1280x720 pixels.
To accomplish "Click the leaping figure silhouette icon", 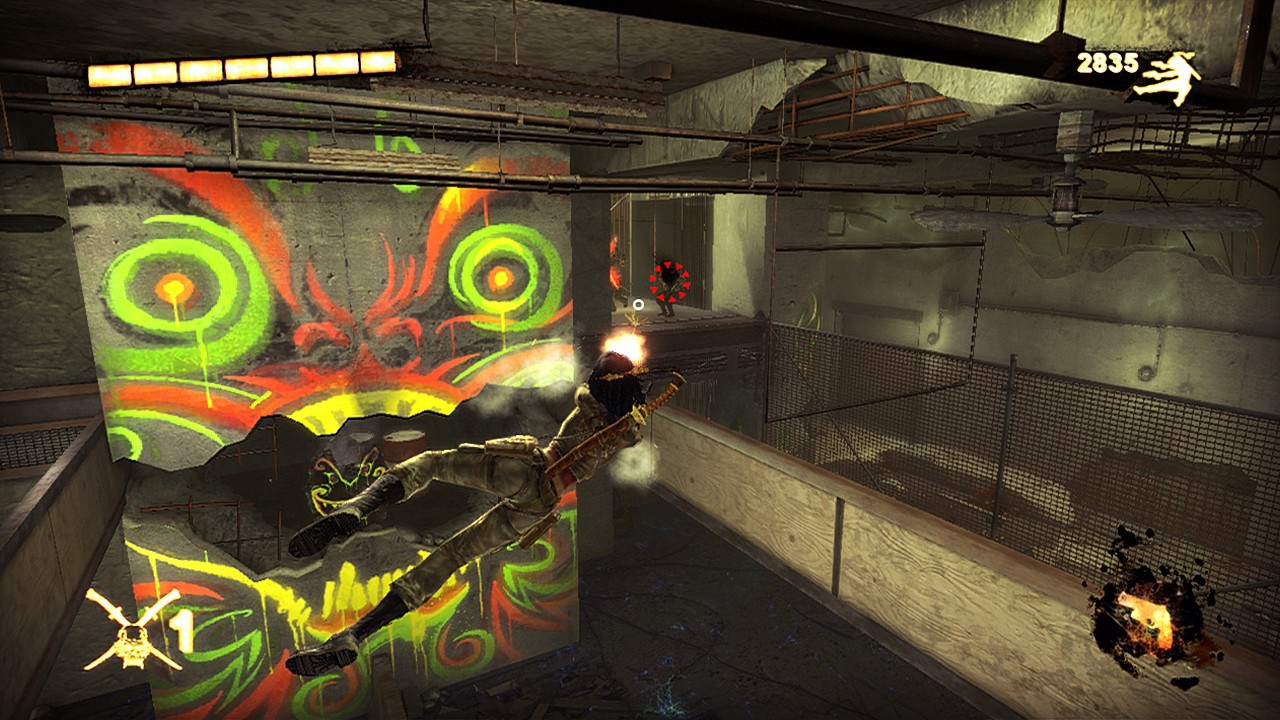I will pyautogui.click(x=1169, y=78).
